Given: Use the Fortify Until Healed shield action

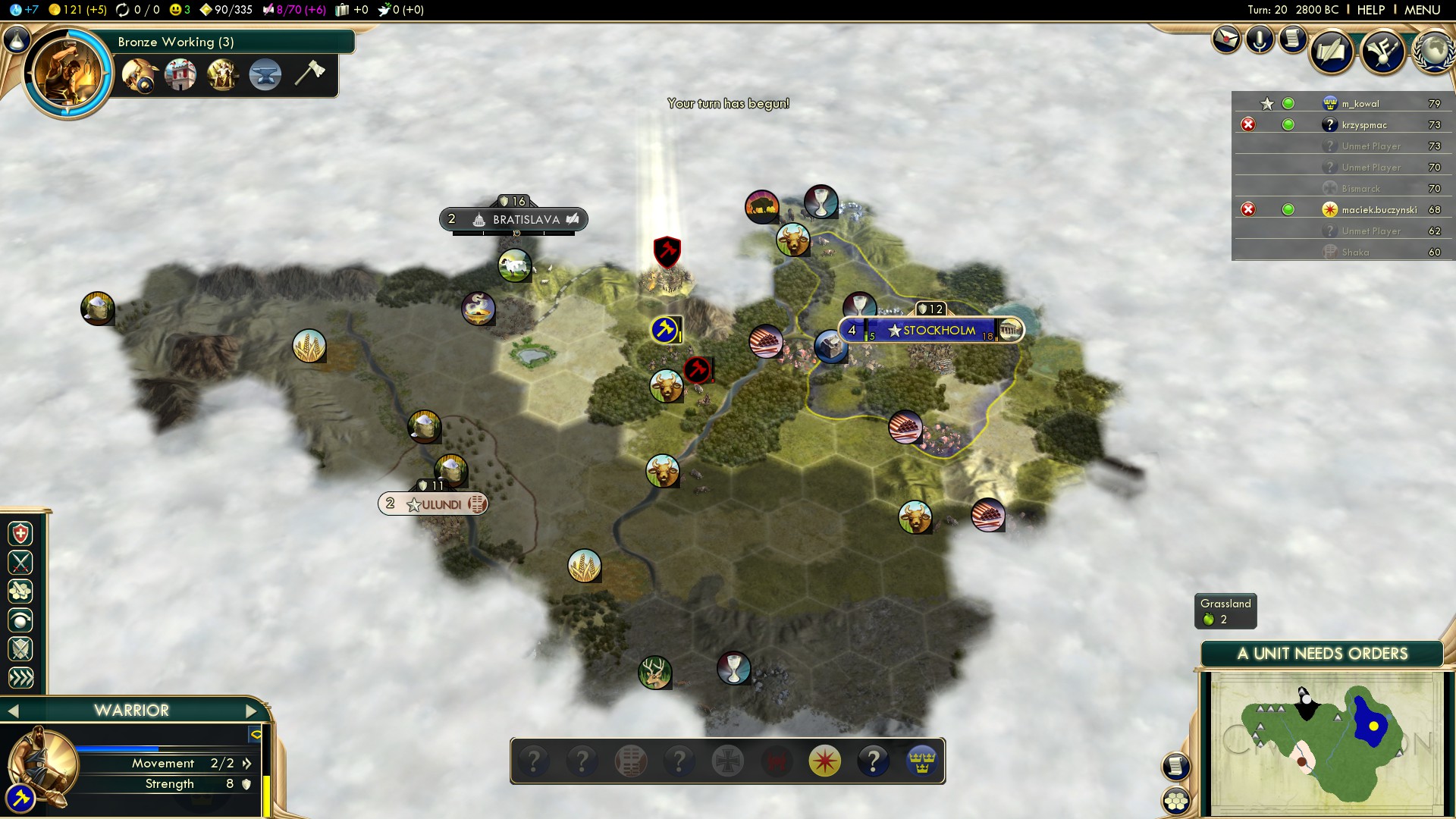Looking at the screenshot, I should tap(20, 534).
